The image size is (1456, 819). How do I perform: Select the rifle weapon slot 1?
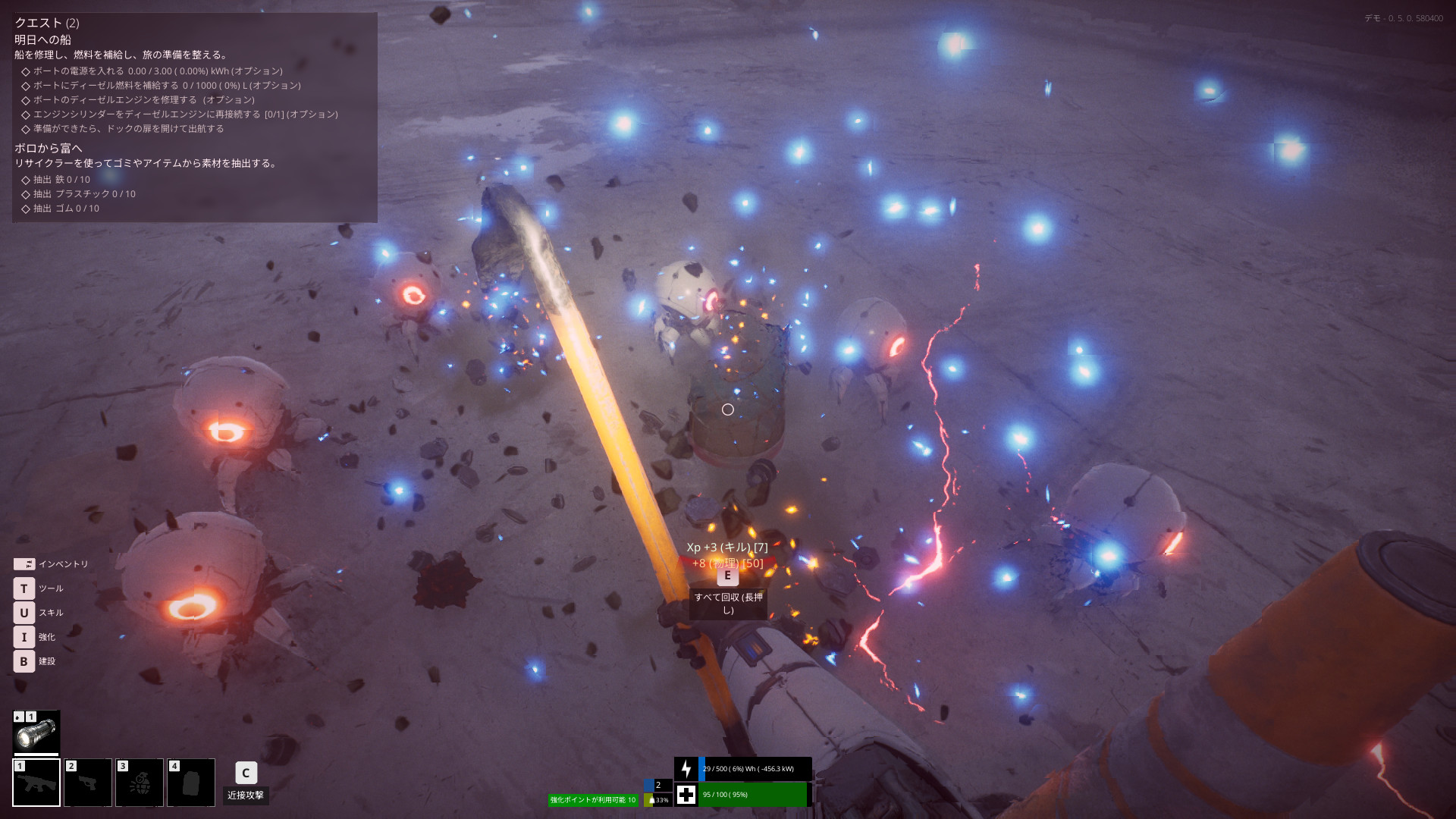point(36,783)
